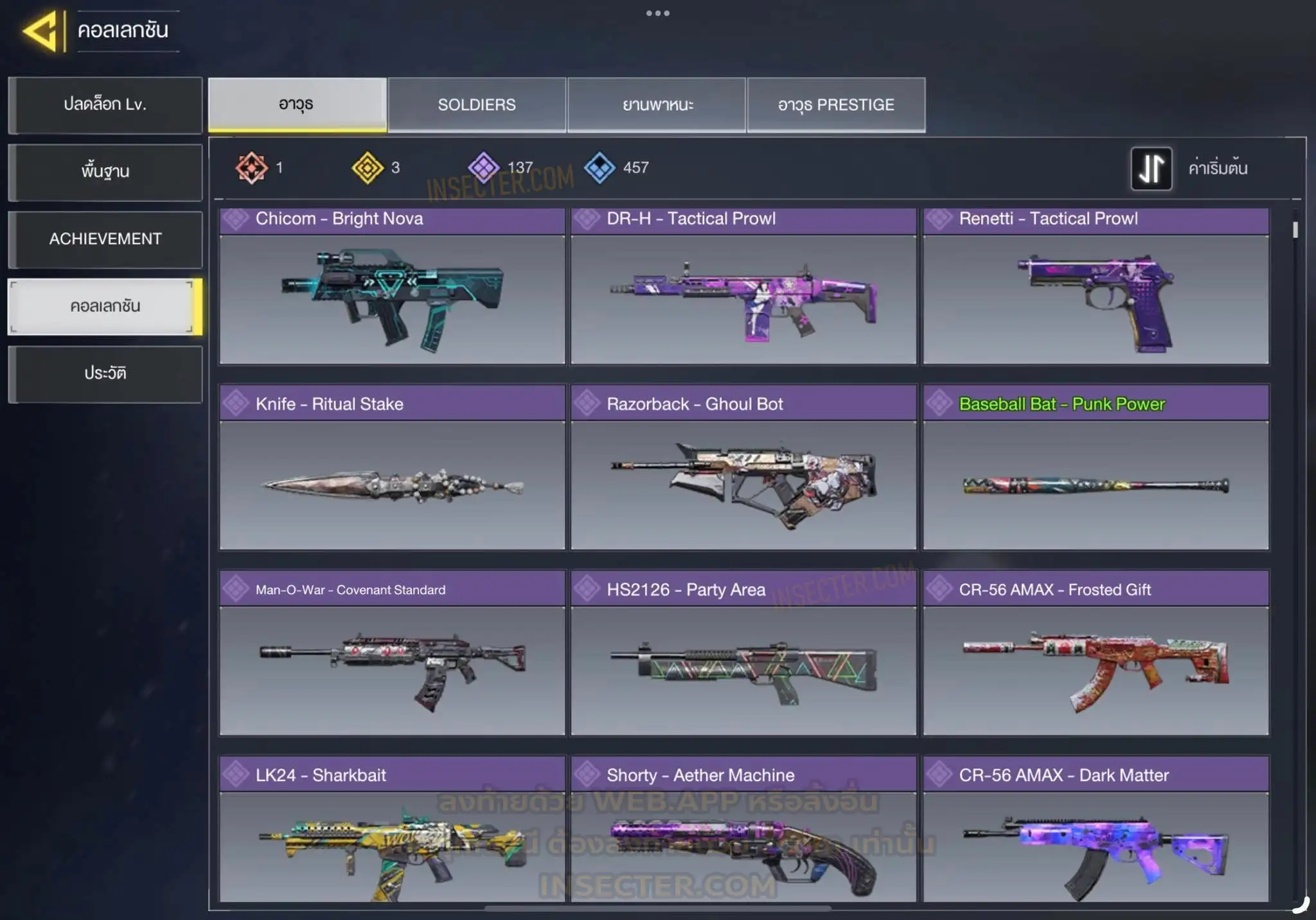This screenshot has width=1316, height=920.
Task: Open the ปลดล็อก Lv. menu section
Action: pyautogui.click(x=105, y=105)
